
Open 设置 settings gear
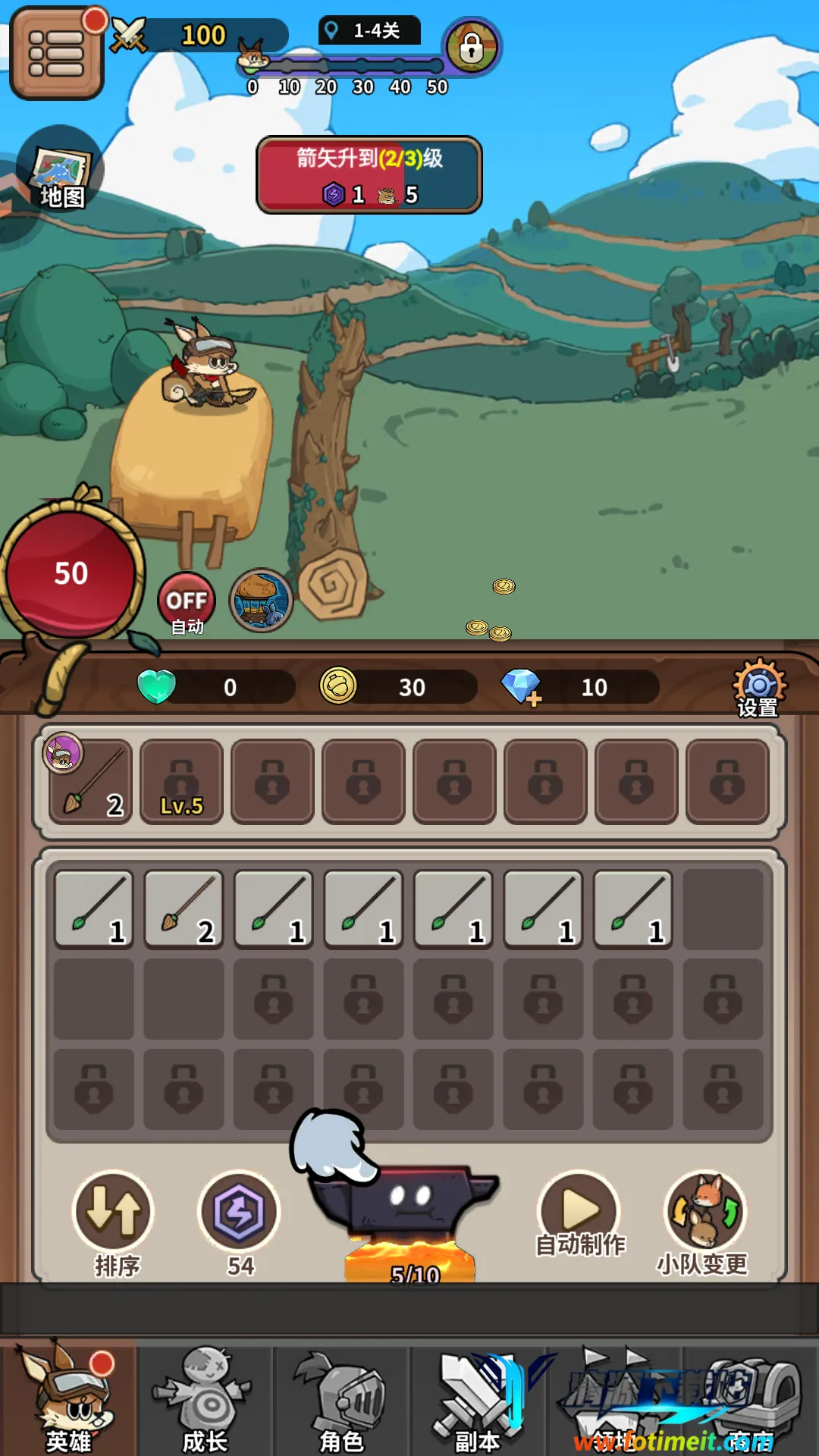758,687
